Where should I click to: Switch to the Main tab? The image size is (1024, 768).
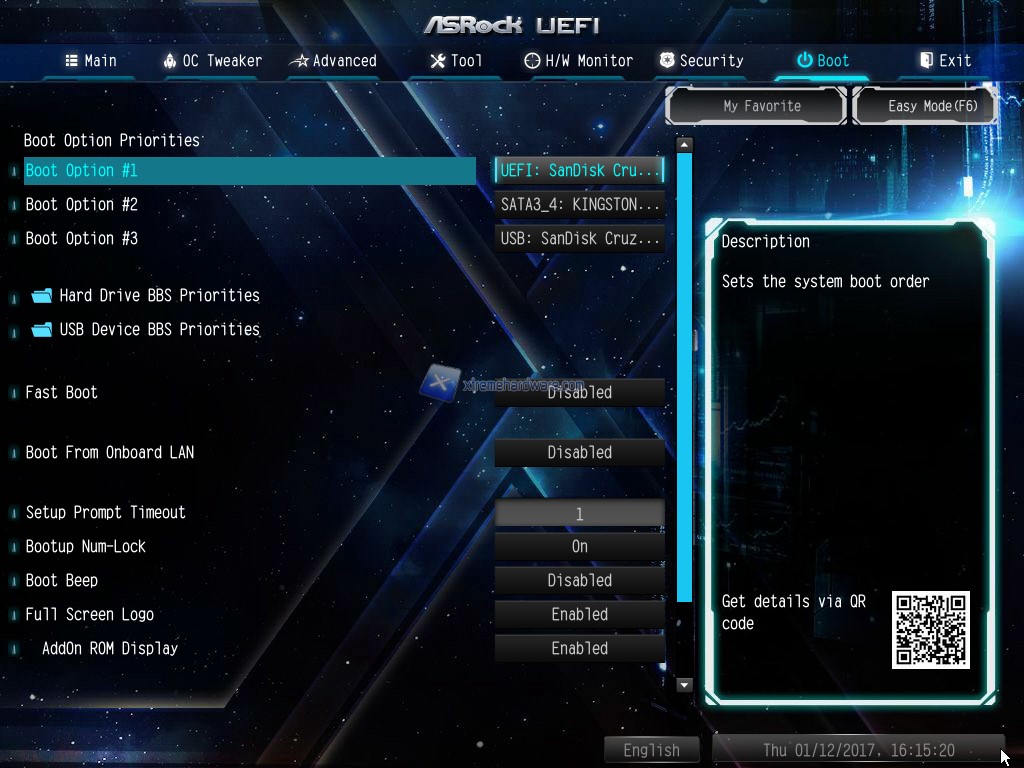[x=91, y=61]
